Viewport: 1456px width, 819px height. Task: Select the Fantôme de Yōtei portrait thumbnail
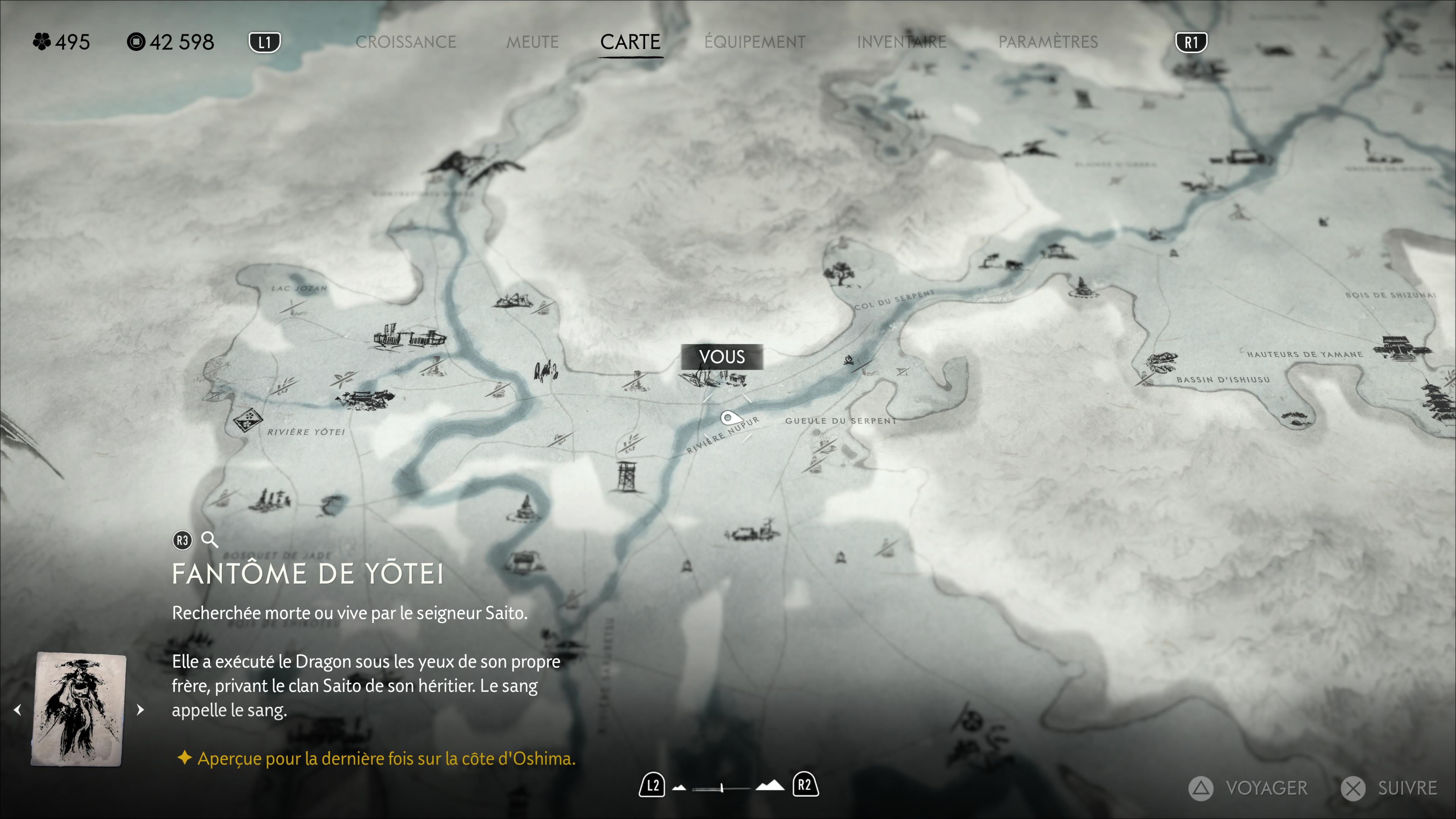point(79,709)
